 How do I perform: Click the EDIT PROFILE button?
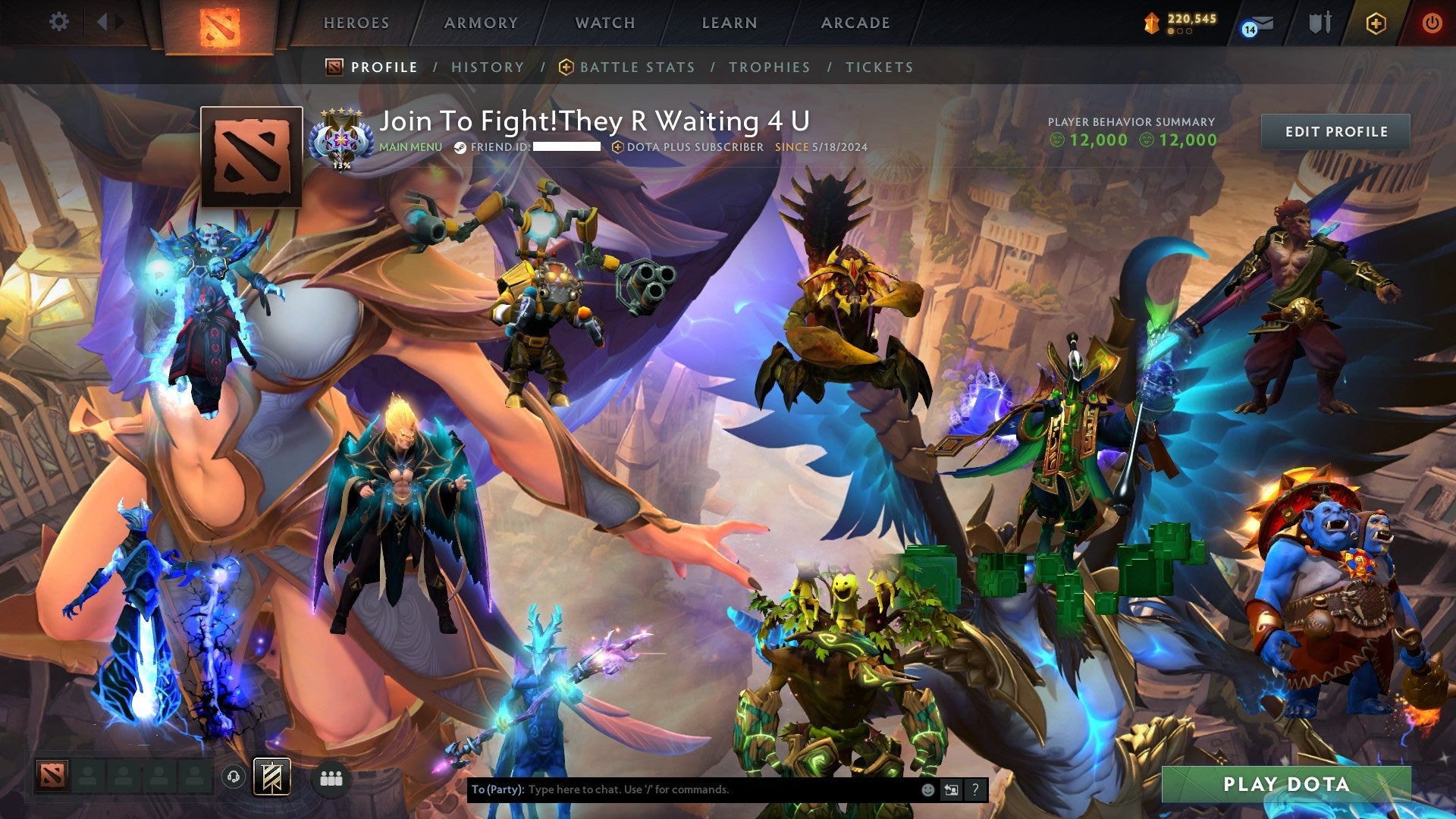(x=1338, y=131)
